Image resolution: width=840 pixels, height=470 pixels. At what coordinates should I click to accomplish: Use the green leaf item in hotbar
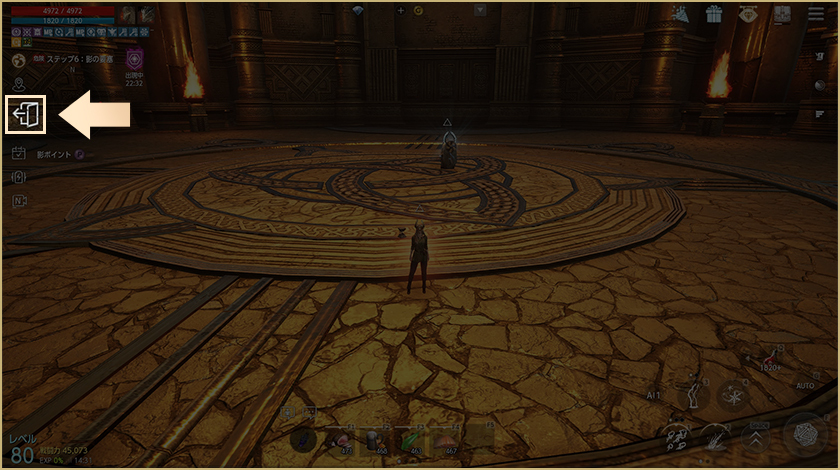410,439
